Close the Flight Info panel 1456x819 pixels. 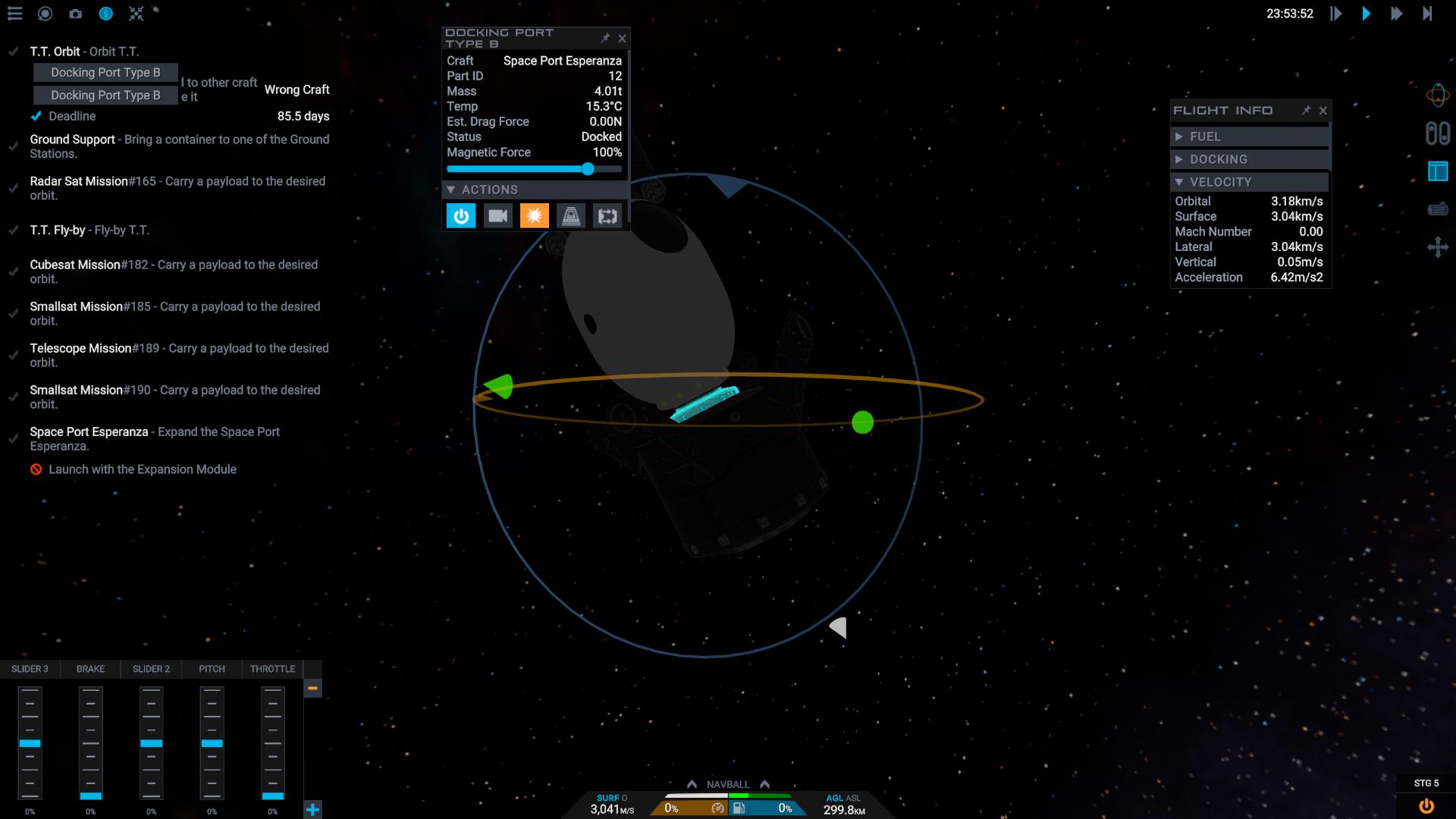(1323, 111)
